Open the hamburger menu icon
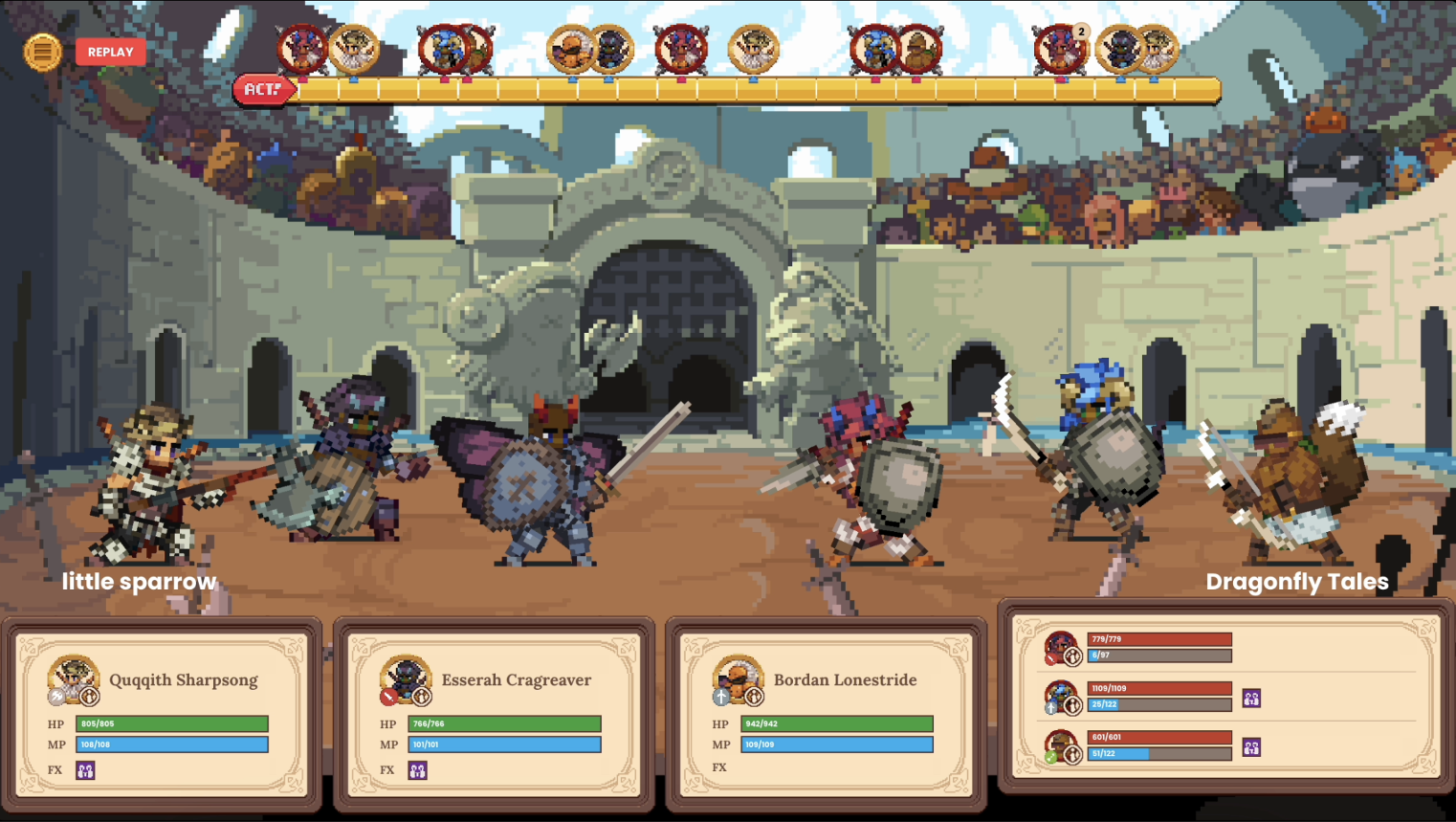This screenshot has height=822, width=1456. [x=40, y=51]
